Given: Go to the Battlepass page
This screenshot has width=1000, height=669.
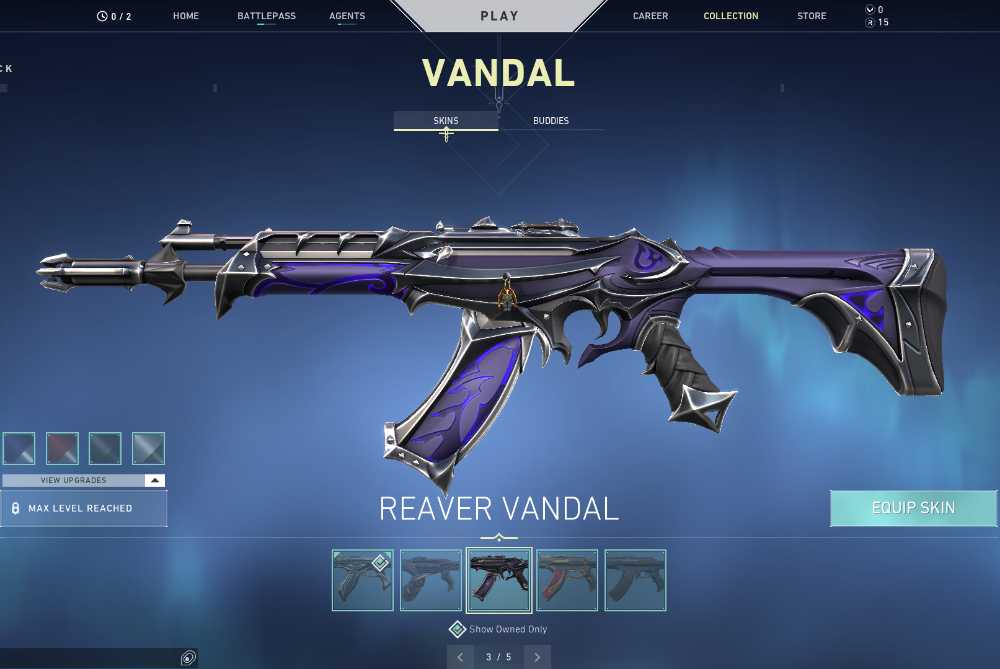Looking at the screenshot, I should click(266, 16).
